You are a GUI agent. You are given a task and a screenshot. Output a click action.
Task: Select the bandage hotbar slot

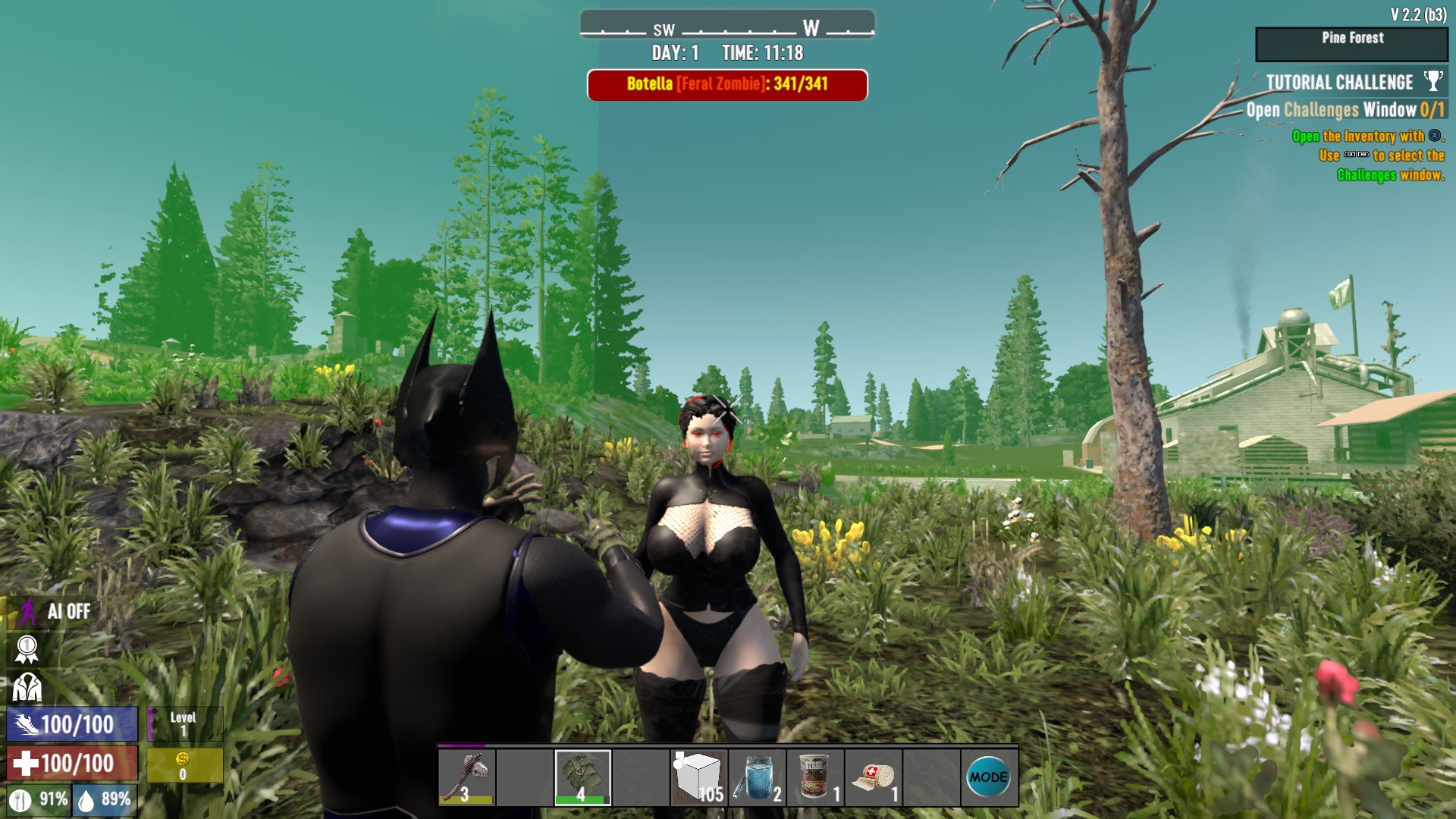(x=874, y=777)
